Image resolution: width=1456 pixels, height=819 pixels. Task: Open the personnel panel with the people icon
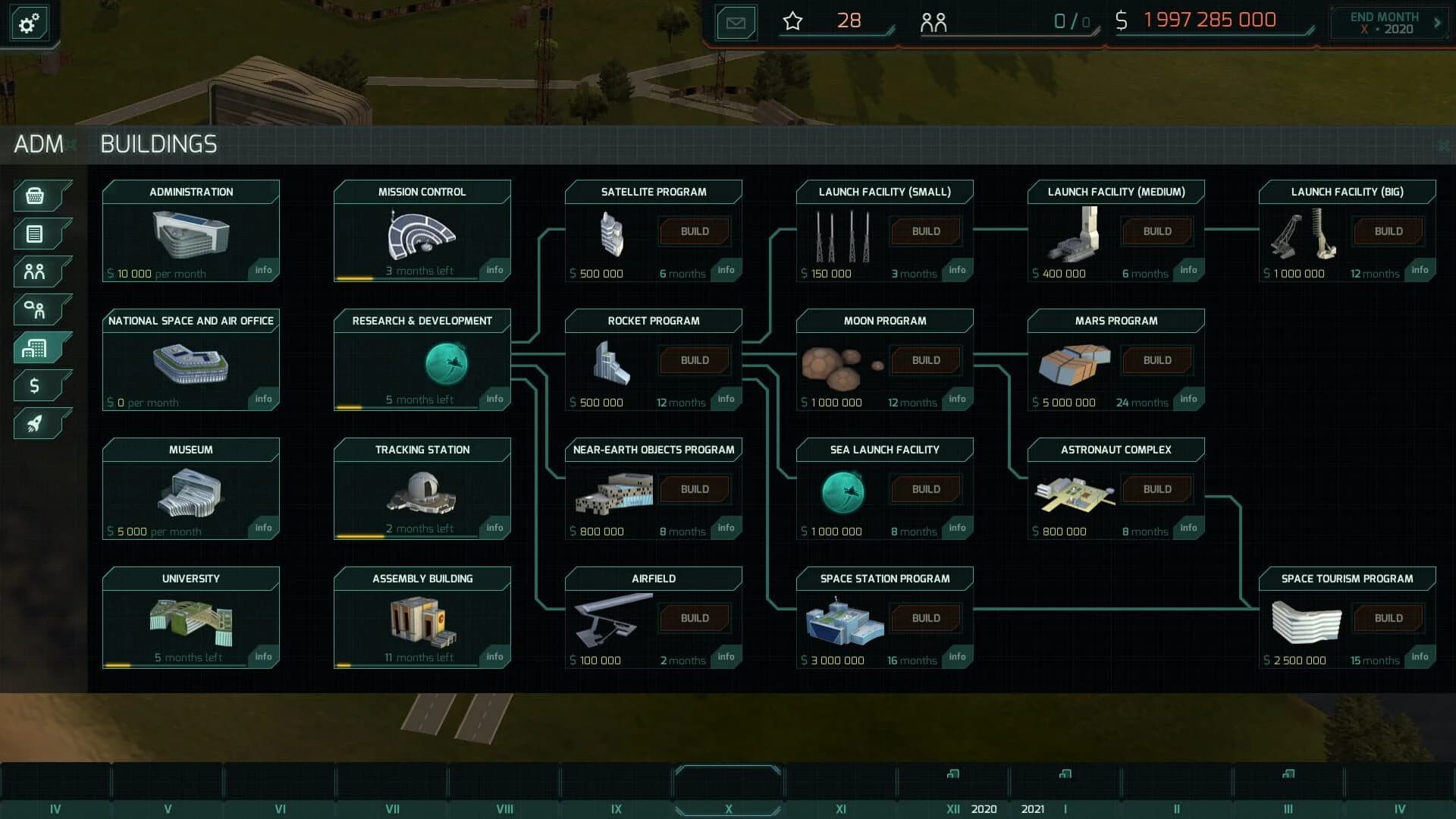[33, 271]
